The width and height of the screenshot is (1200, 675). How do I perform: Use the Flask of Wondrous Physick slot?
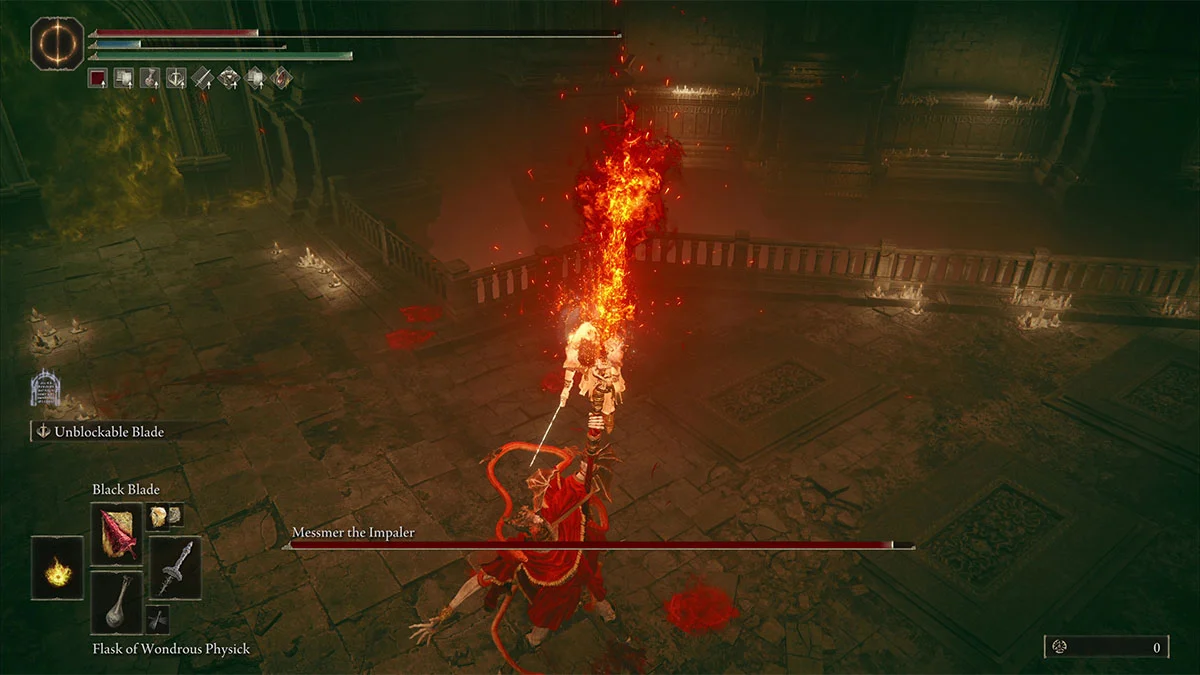pos(117,602)
